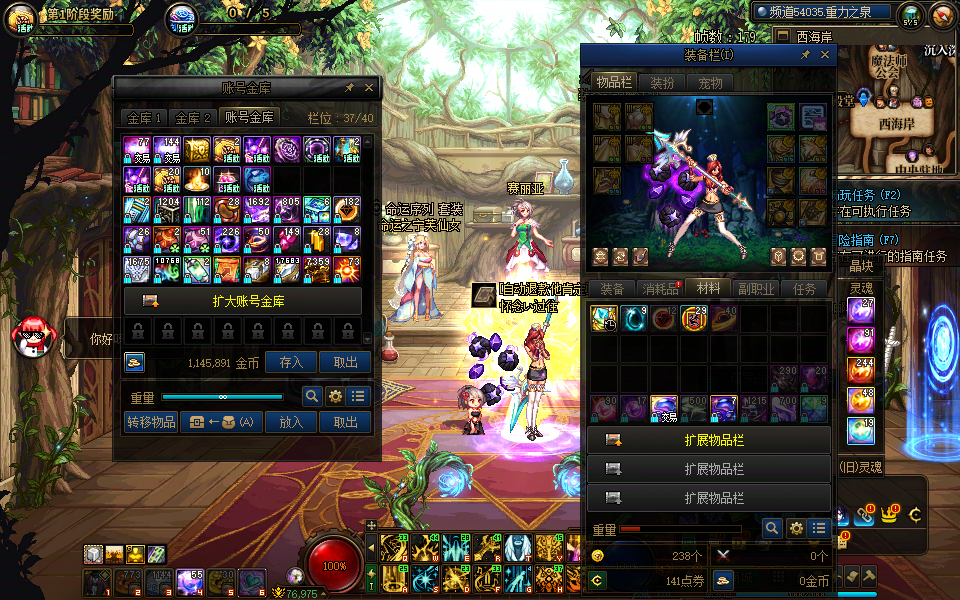Search the vault with the magnifier button
Screen dimensions: 960x600
(x=312, y=396)
